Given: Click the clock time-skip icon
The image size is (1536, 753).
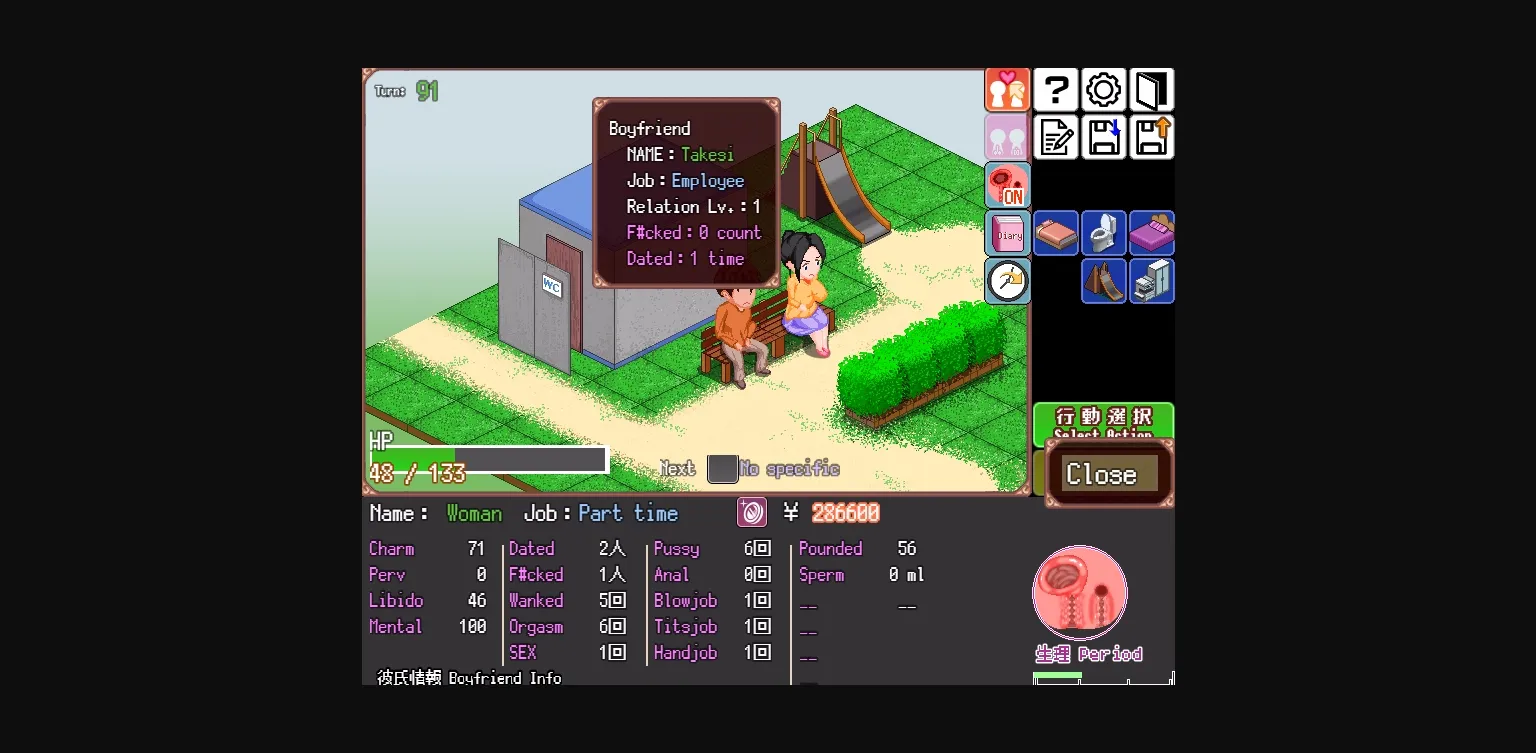Looking at the screenshot, I should 1007,281.
